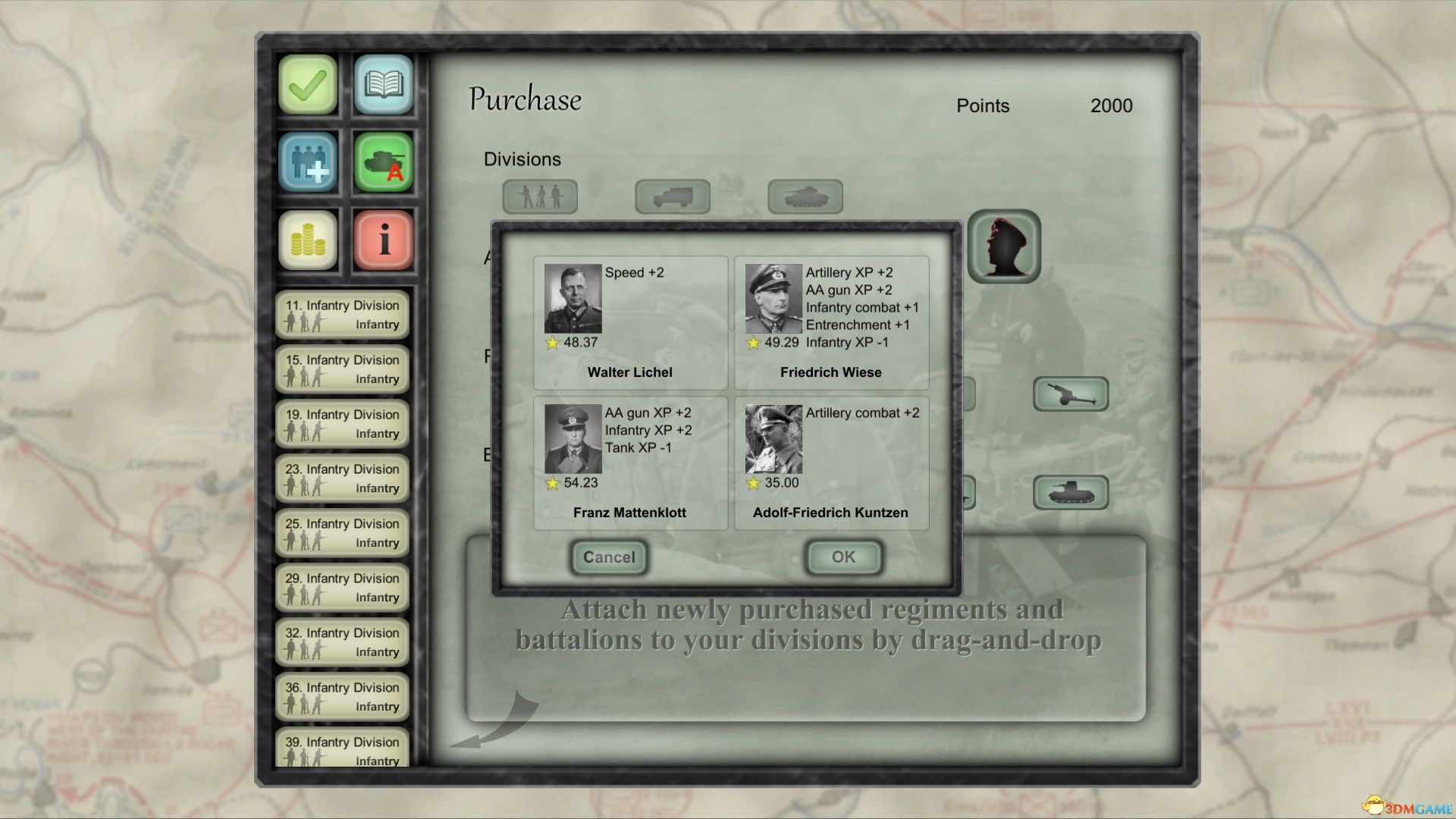Select the tank division type icon

click(805, 196)
